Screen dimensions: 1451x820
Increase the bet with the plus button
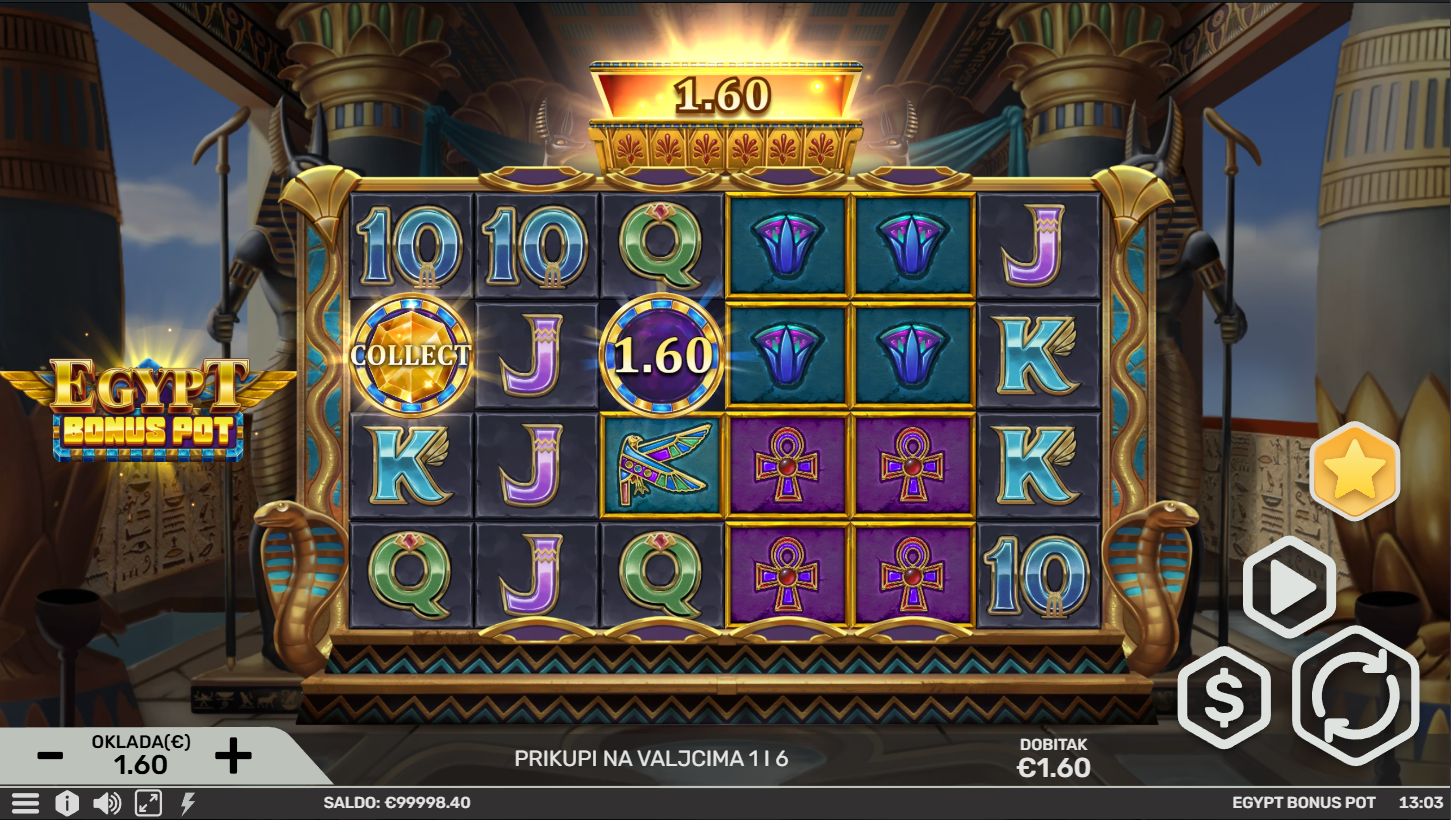click(233, 756)
